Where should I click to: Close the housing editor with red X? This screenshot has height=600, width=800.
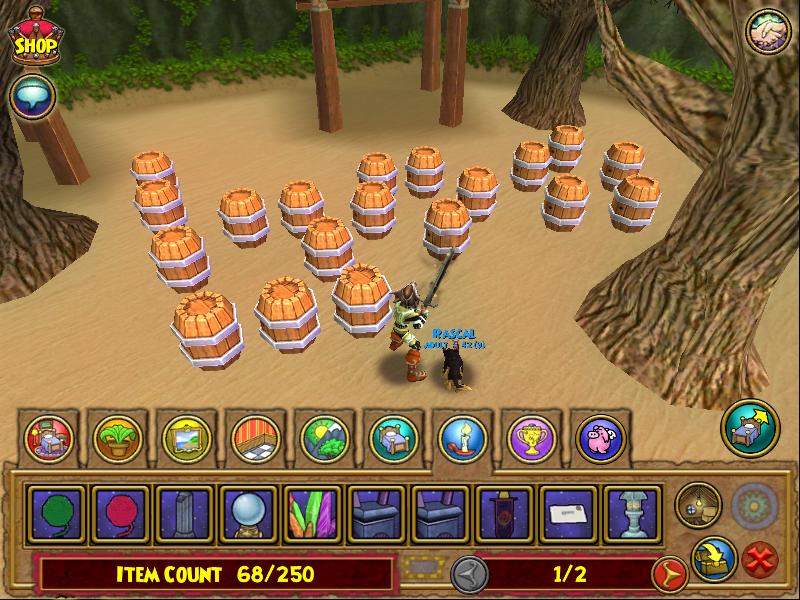pyautogui.click(x=762, y=559)
